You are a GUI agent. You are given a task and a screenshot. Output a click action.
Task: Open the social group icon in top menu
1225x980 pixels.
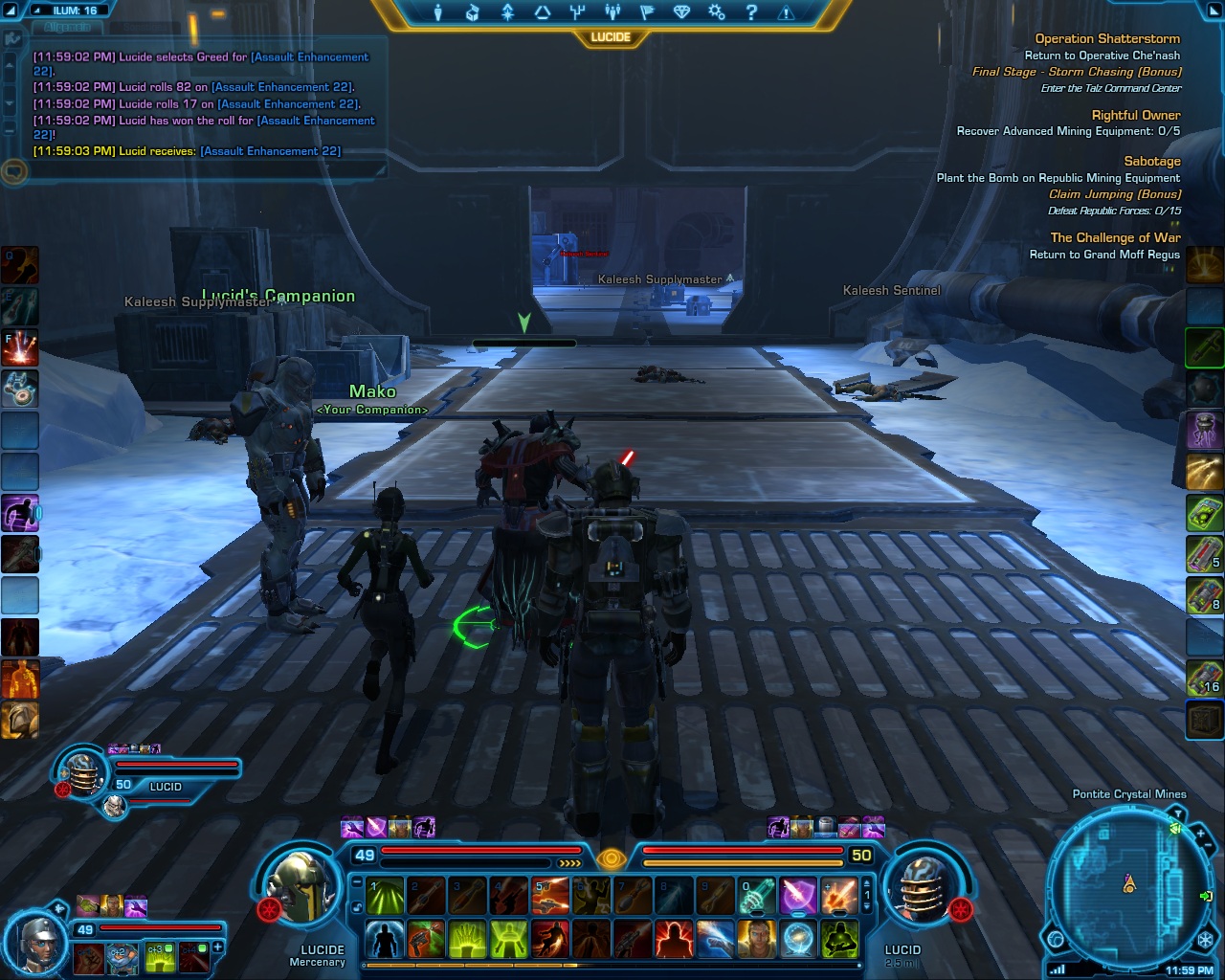(612, 12)
